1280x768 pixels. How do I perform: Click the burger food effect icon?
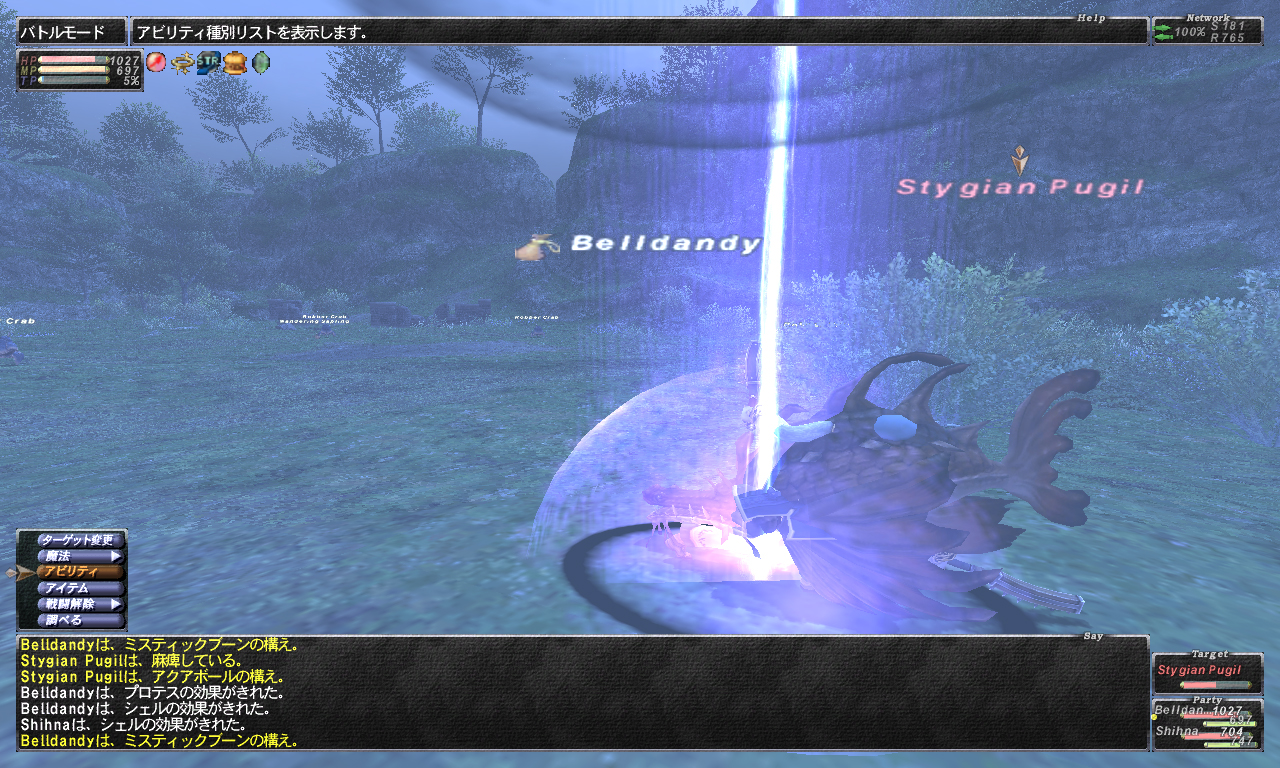[234, 62]
